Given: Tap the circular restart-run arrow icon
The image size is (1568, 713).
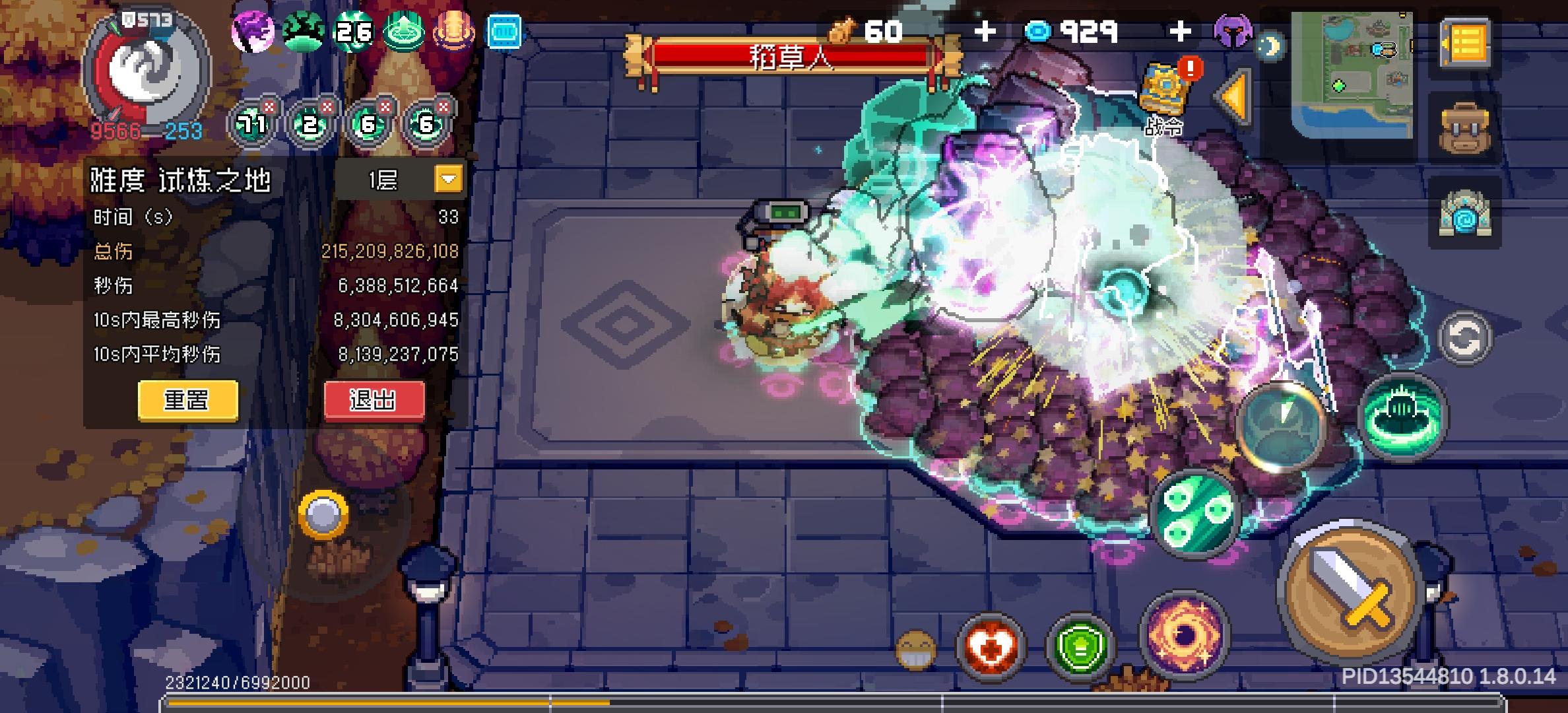Looking at the screenshot, I should click(x=1466, y=340).
